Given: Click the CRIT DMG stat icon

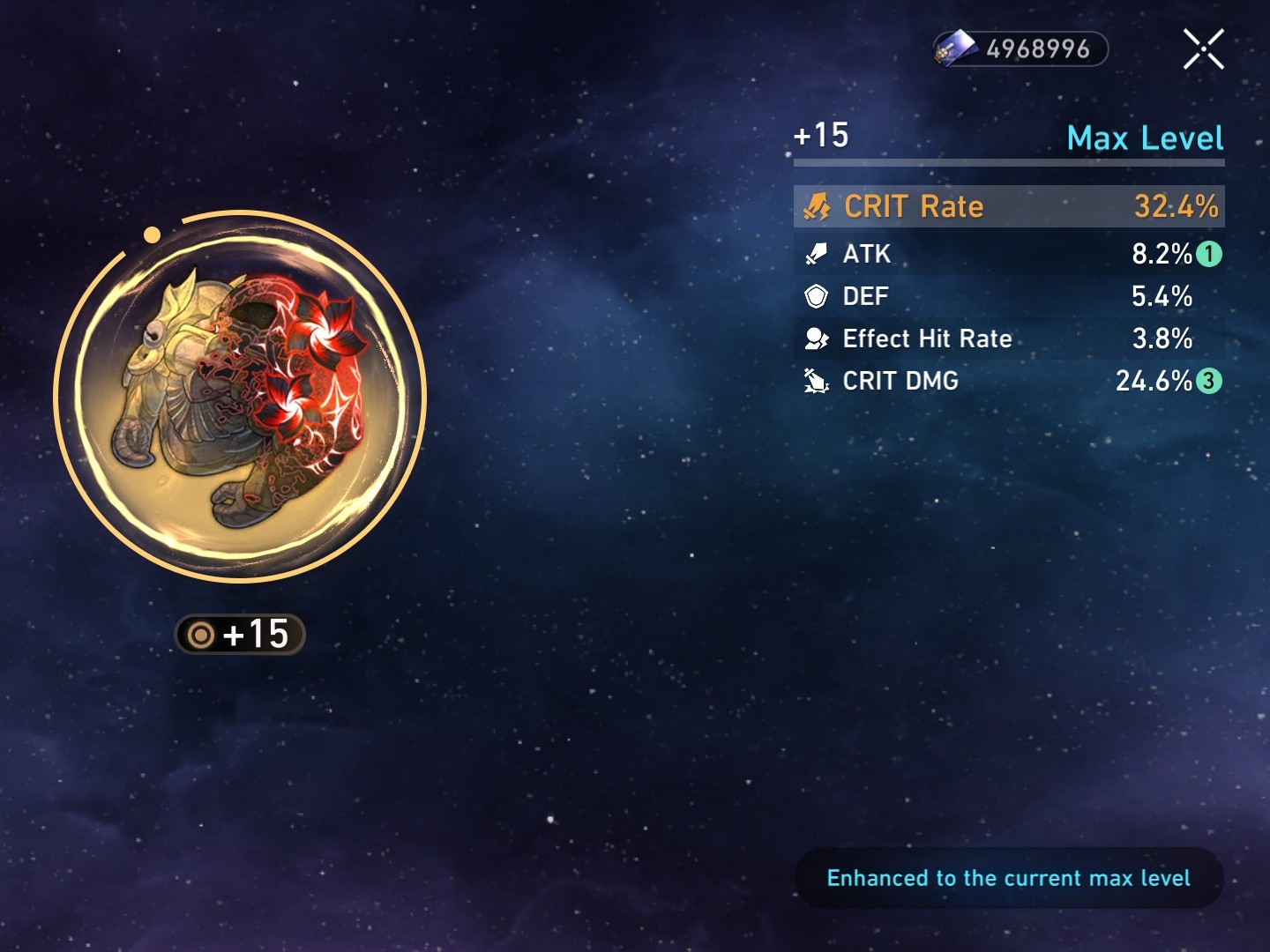Looking at the screenshot, I should pos(818,381).
